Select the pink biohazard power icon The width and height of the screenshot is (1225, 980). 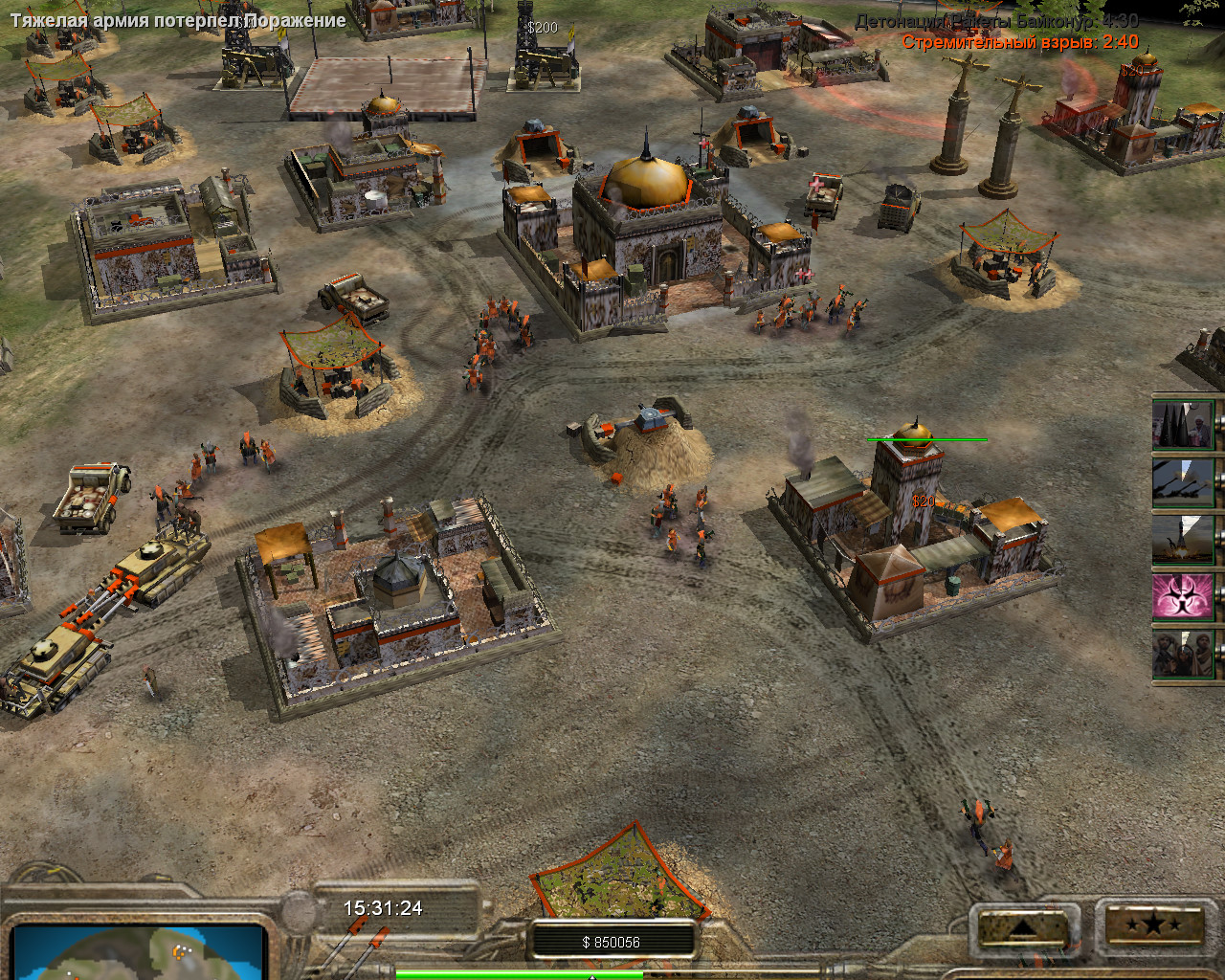(x=1184, y=596)
